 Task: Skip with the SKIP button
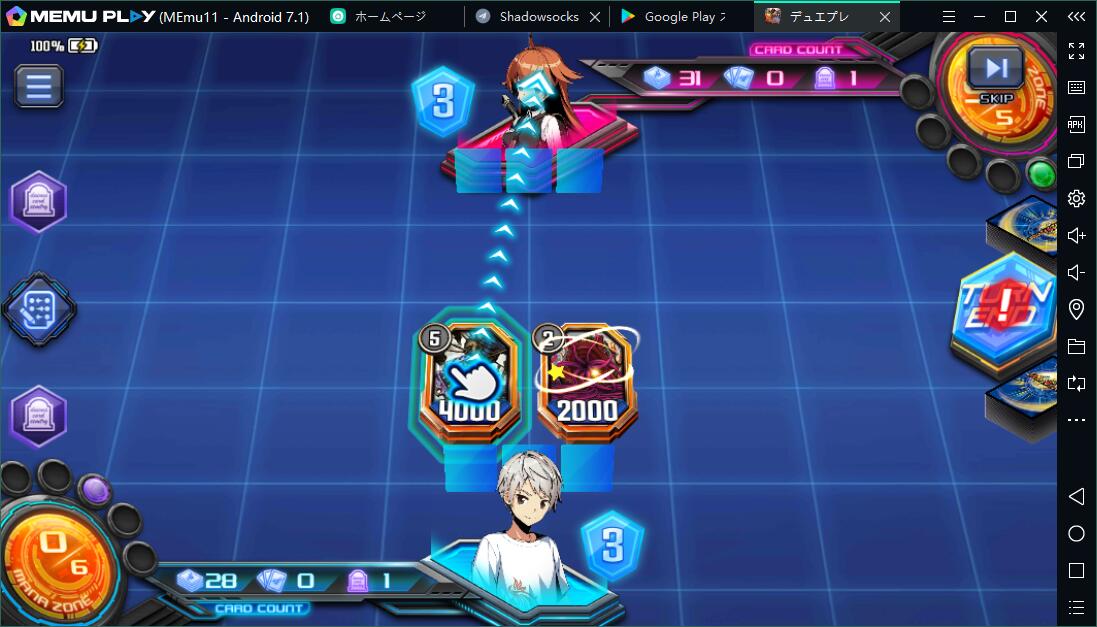coord(995,72)
